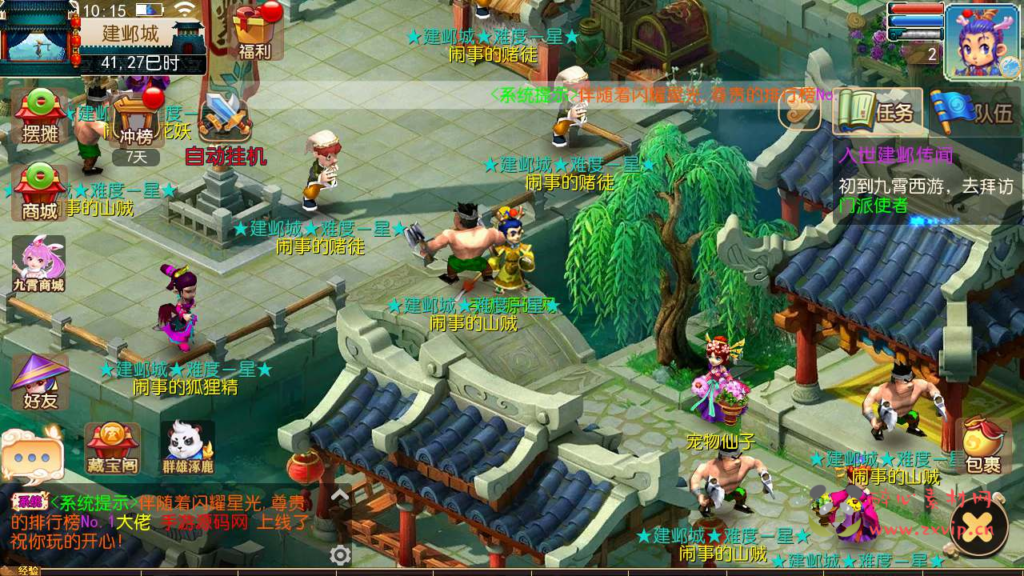This screenshot has height=576, width=1024.
Task: Switch to the 任务 quest tab
Action: [876, 111]
